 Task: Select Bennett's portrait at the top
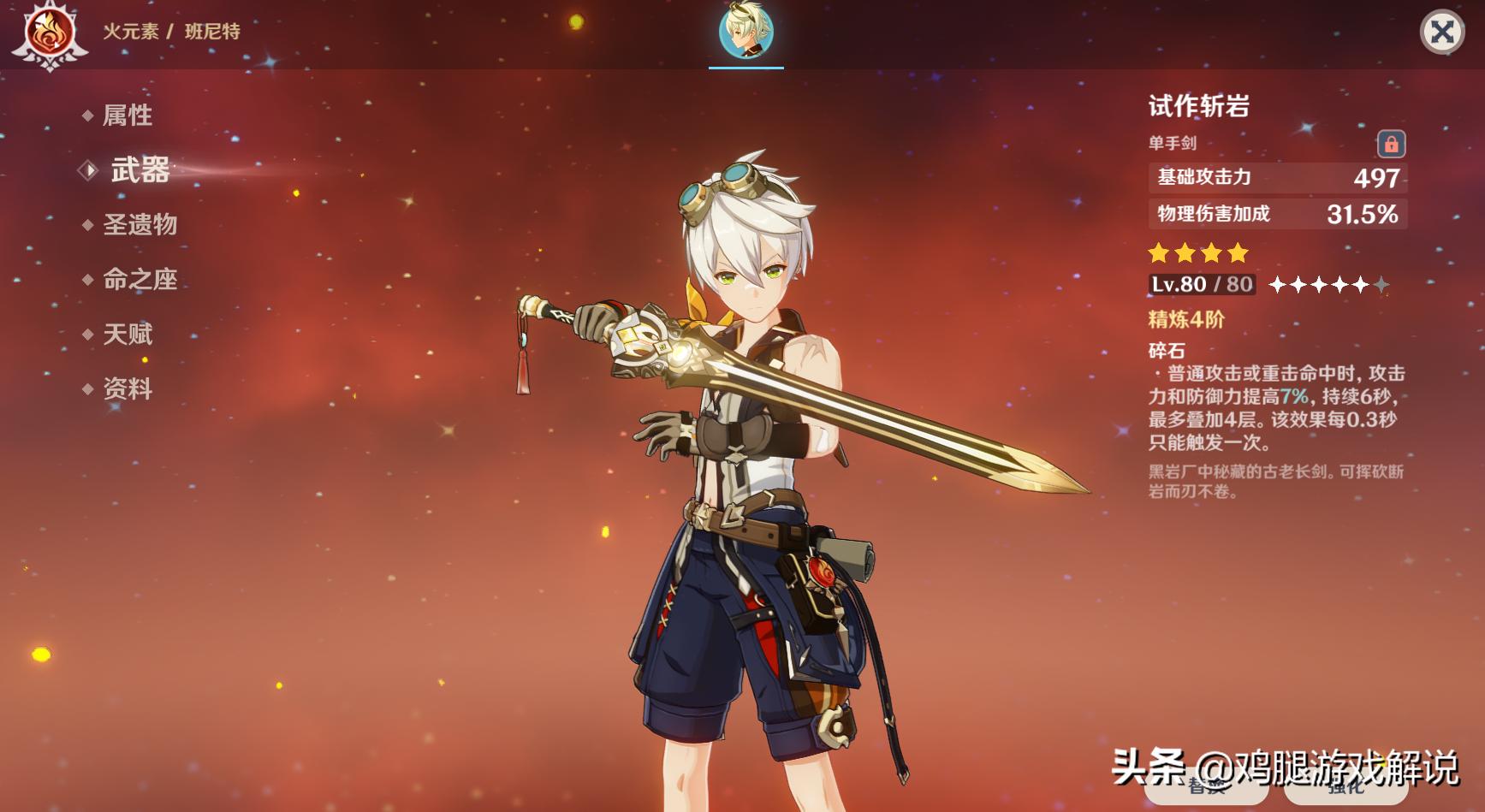pos(746,32)
